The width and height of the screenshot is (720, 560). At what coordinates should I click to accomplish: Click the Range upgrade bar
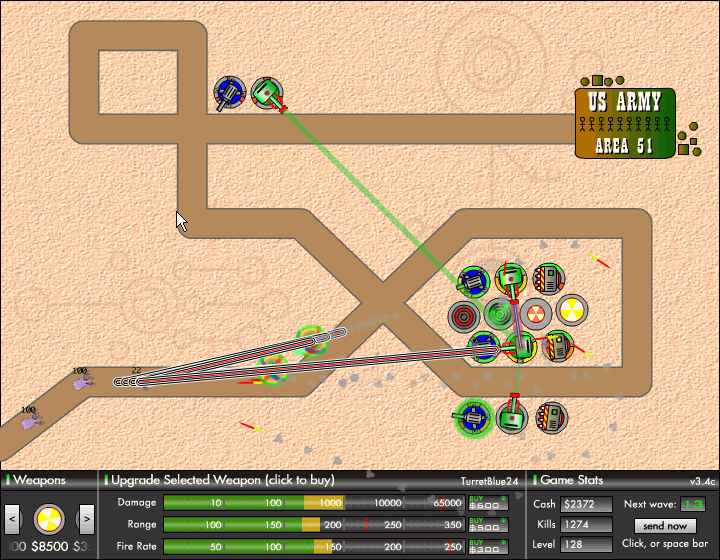314,524
